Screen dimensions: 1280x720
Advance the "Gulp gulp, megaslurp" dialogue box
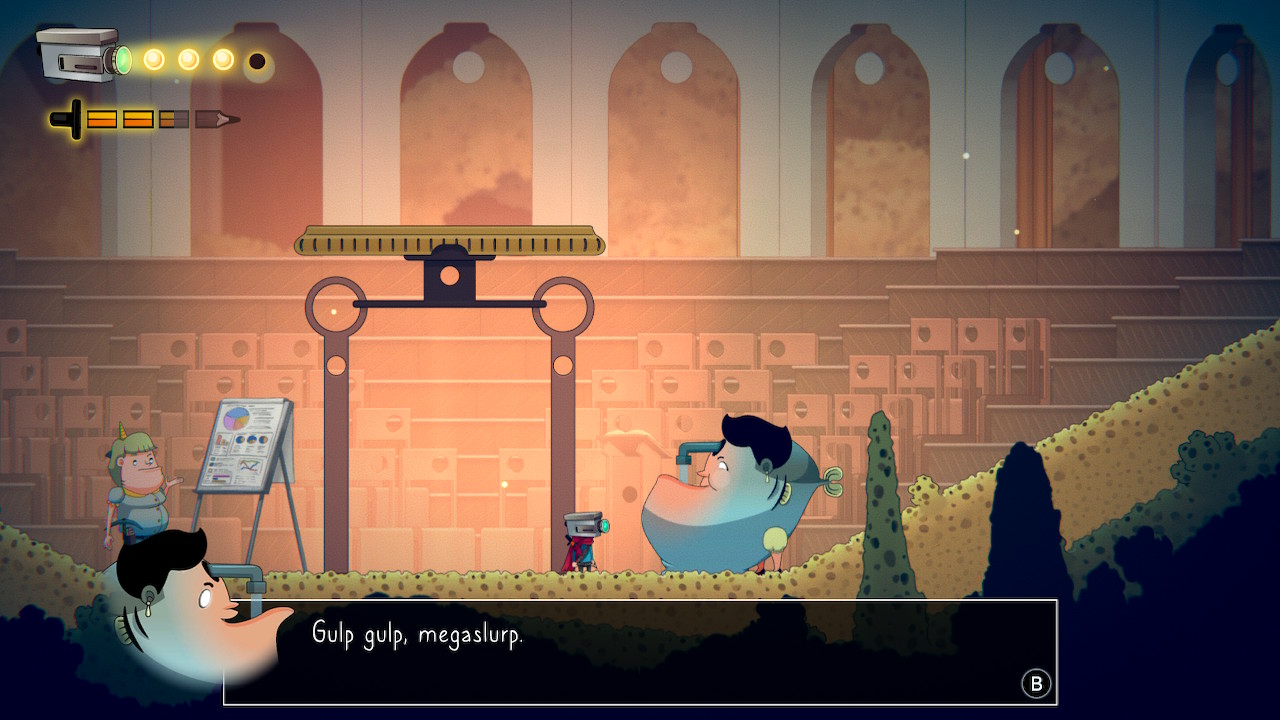(1036, 684)
